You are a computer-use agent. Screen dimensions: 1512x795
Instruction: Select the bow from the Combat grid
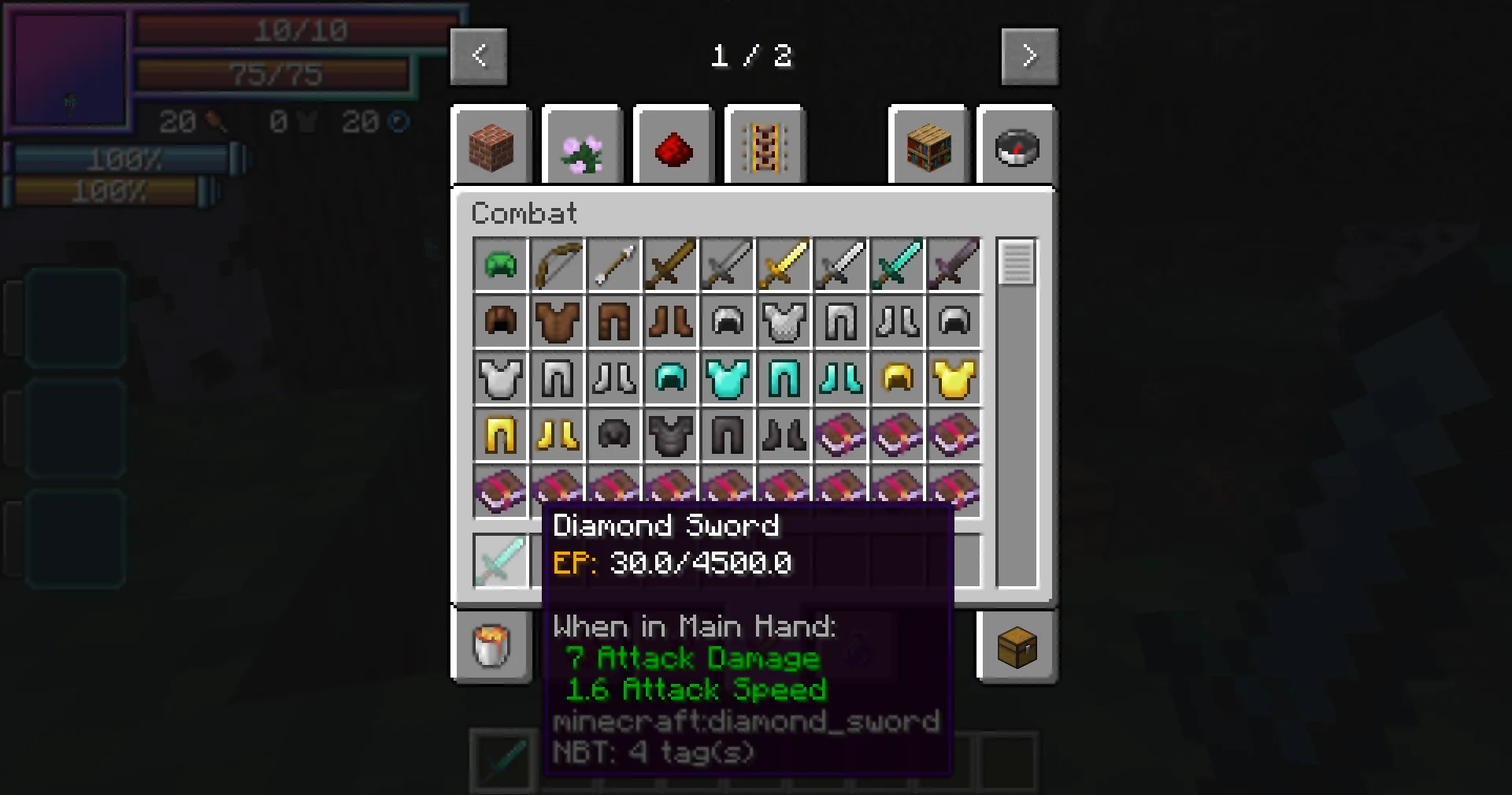pos(558,264)
